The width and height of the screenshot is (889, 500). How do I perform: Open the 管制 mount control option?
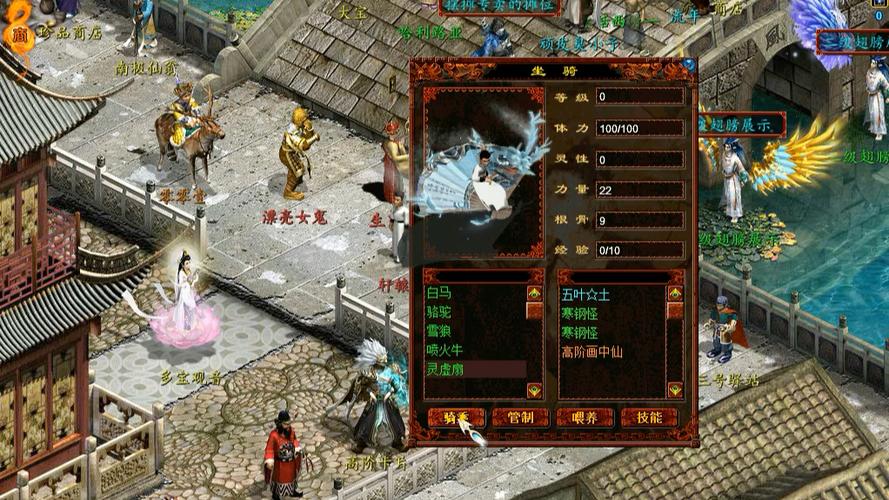(x=520, y=417)
